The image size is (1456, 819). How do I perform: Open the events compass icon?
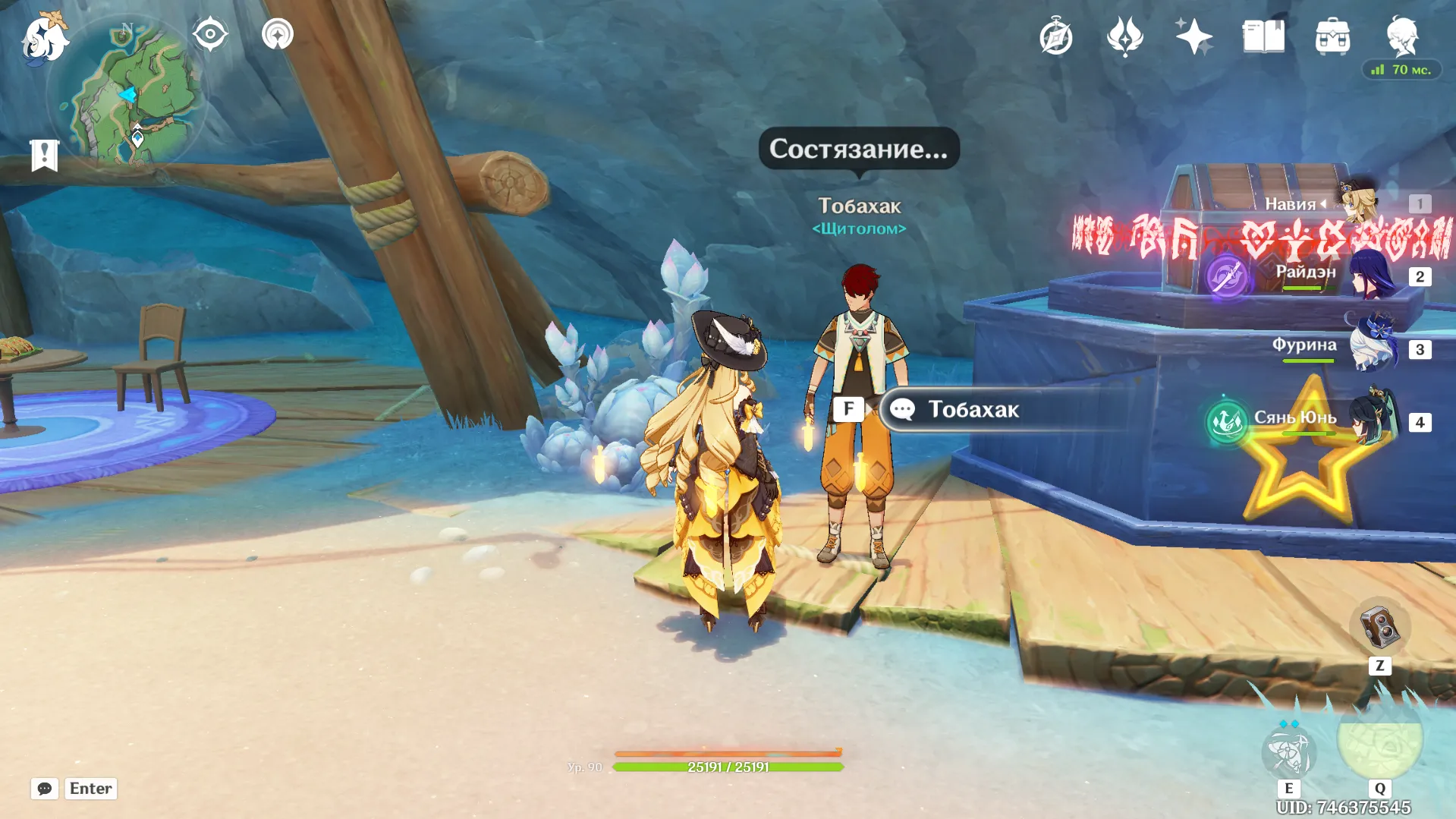coord(1055,37)
